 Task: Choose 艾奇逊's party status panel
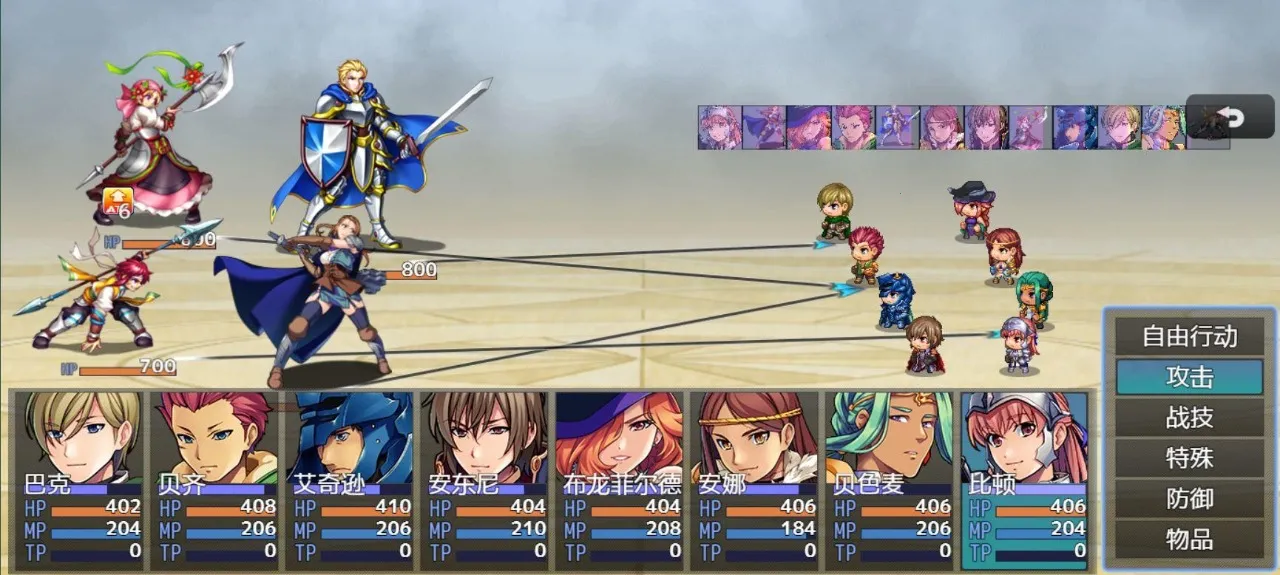click(350, 480)
